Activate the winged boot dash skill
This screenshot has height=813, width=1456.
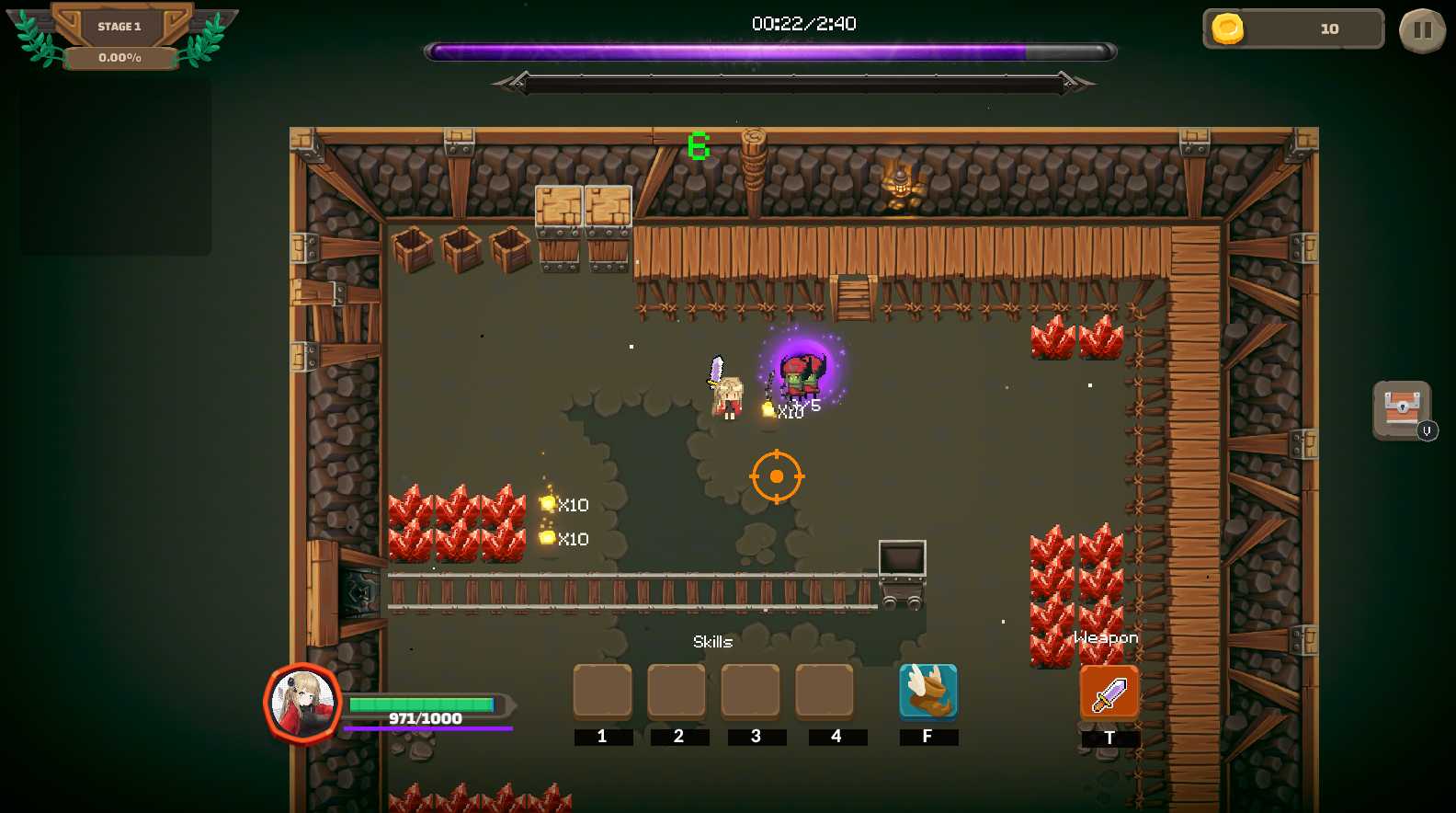[x=927, y=692]
